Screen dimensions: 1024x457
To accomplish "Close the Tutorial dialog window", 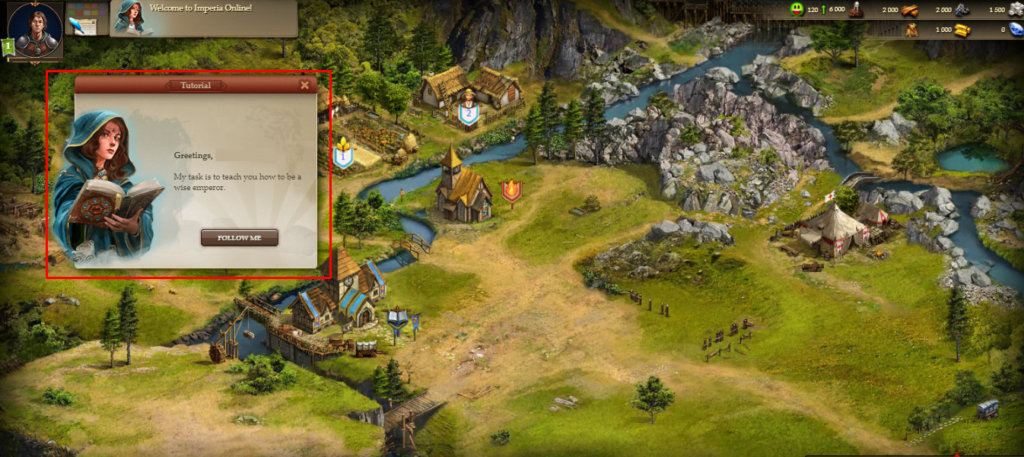I will point(305,86).
